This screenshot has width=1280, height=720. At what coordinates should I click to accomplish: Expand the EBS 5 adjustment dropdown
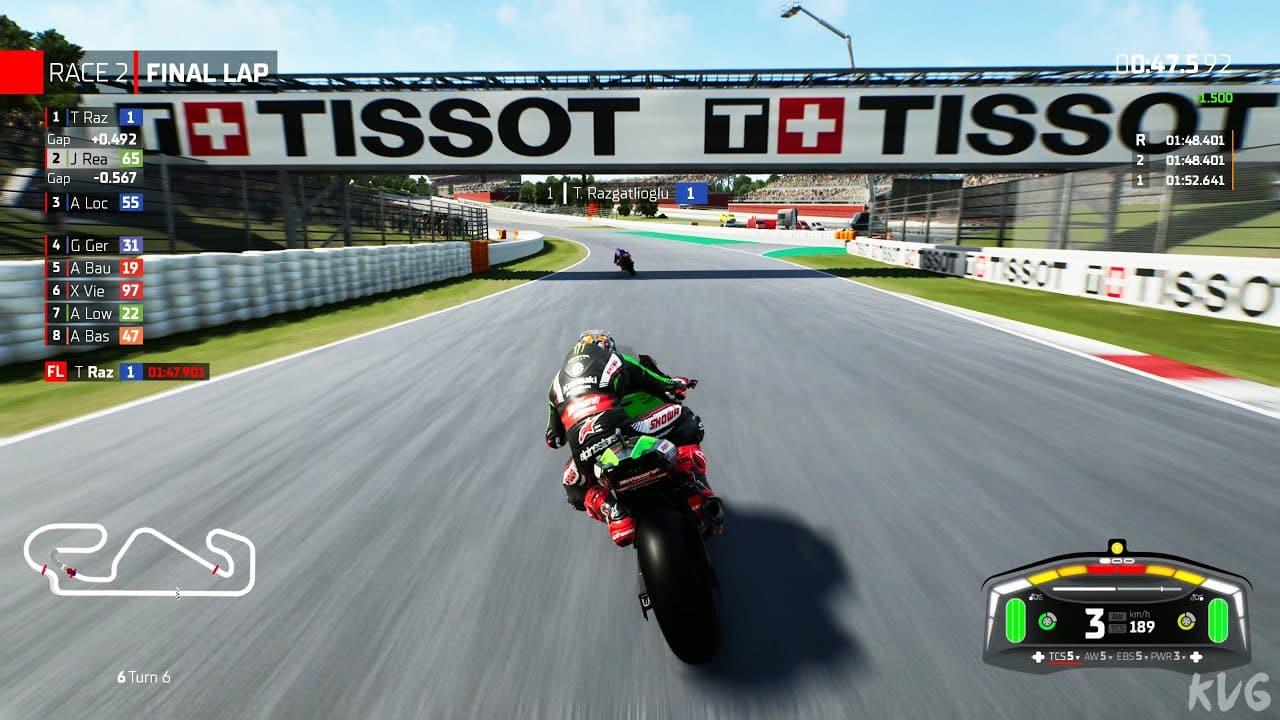(x=1131, y=657)
